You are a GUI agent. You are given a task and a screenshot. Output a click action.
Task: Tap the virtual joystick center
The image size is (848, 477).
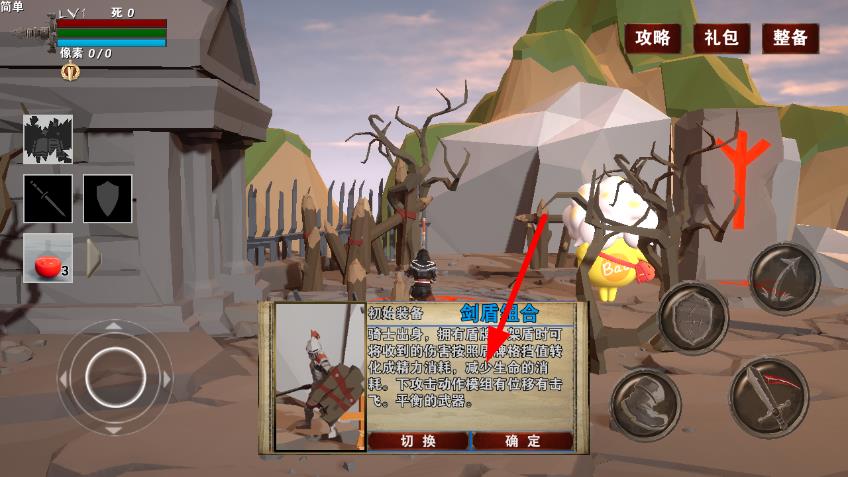114,375
